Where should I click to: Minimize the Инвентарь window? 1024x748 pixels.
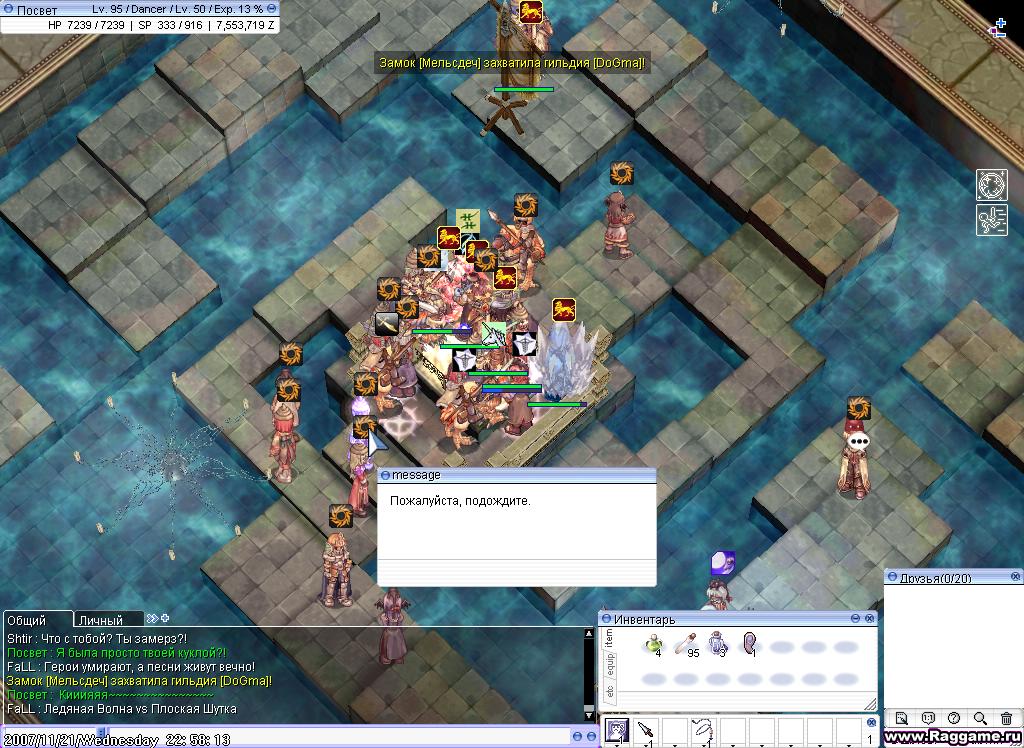(857, 619)
